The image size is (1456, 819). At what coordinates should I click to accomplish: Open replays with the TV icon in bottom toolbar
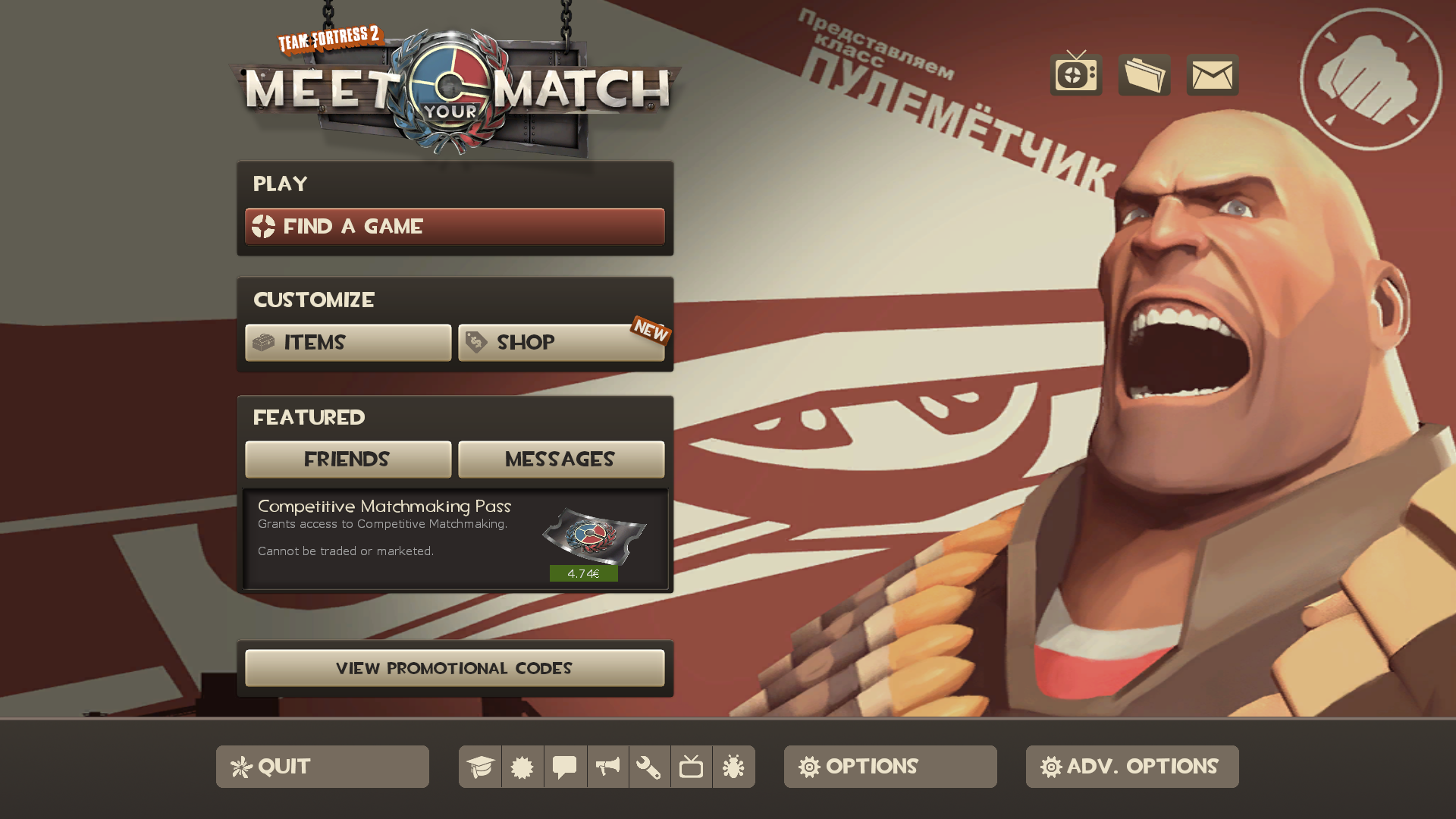pos(692,767)
